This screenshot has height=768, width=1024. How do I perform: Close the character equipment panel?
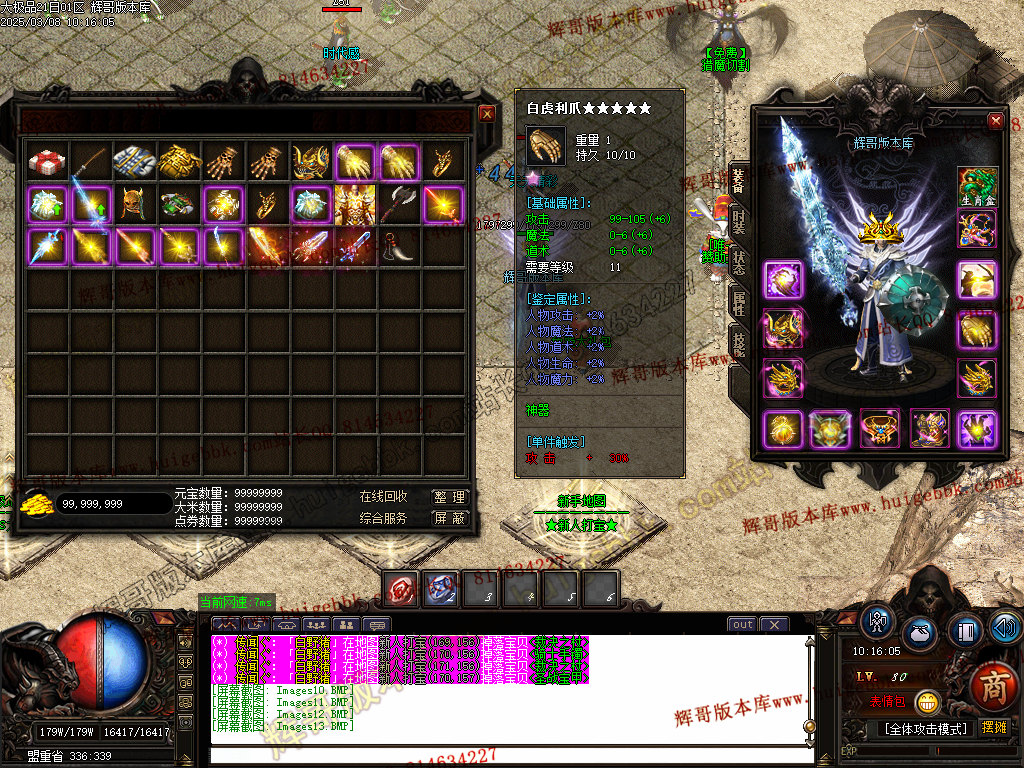click(x=995, y=121)
